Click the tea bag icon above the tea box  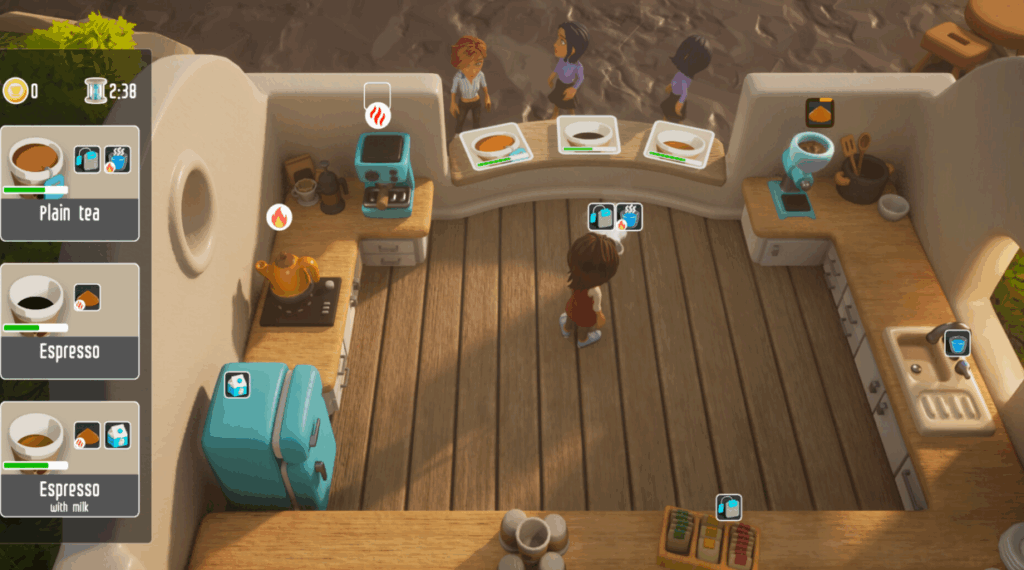point(729,508)
